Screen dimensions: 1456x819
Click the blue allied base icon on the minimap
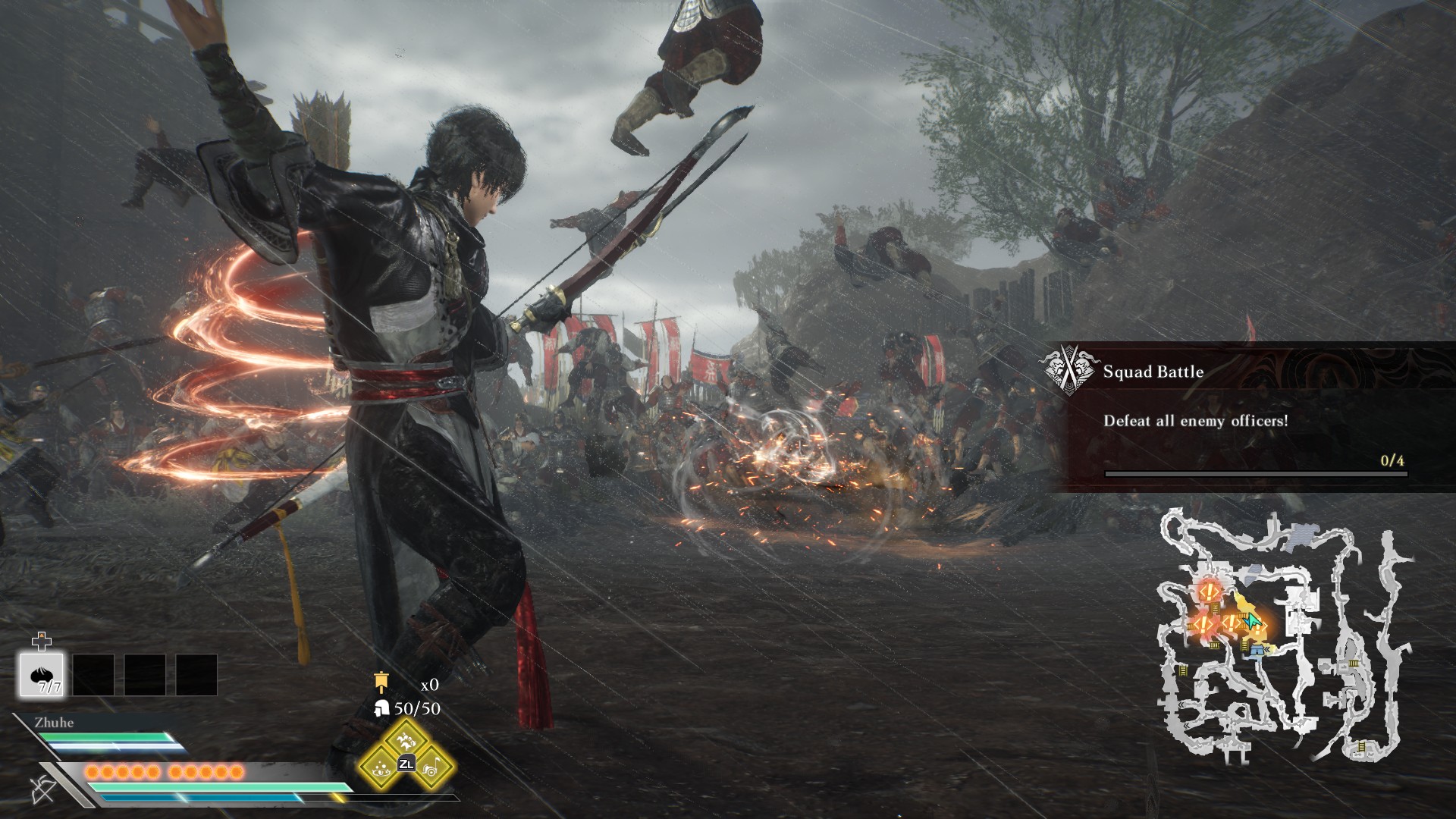(1257, 651)
